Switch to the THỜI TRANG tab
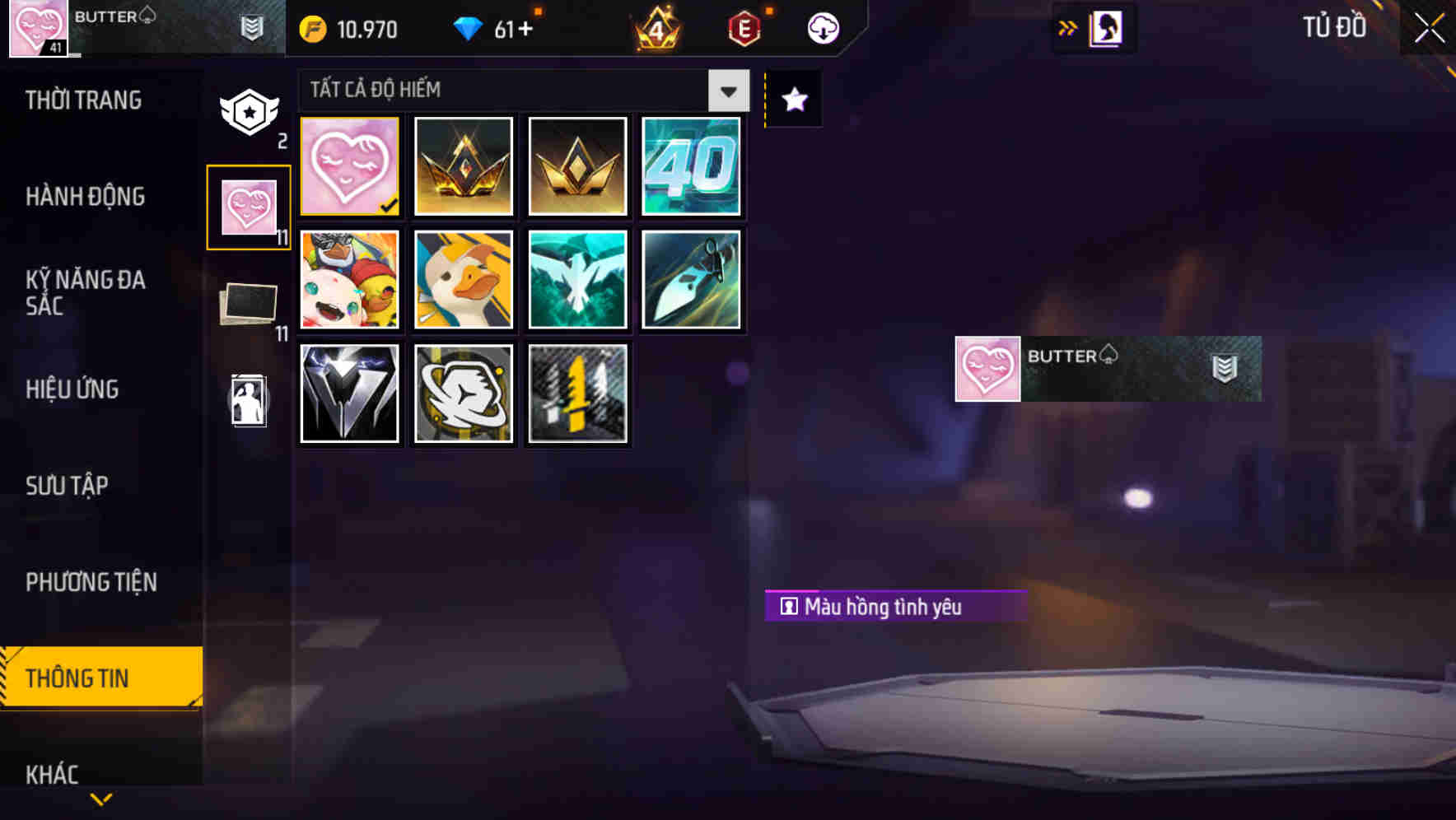The height and width of the screenshot is (820, 1456). pyautogui.click(x=82, y=100)
